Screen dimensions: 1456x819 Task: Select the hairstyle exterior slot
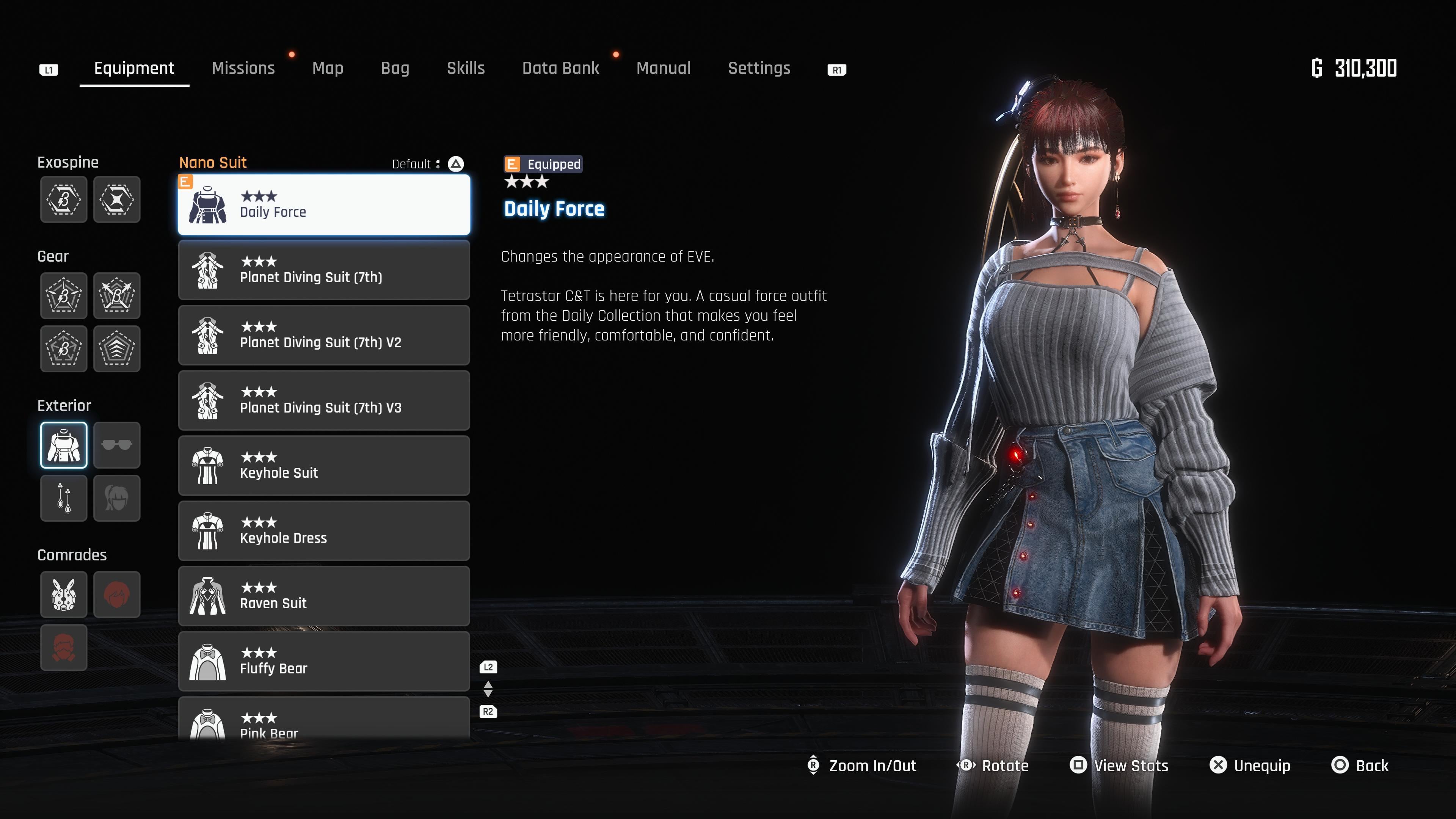point(117,498)
